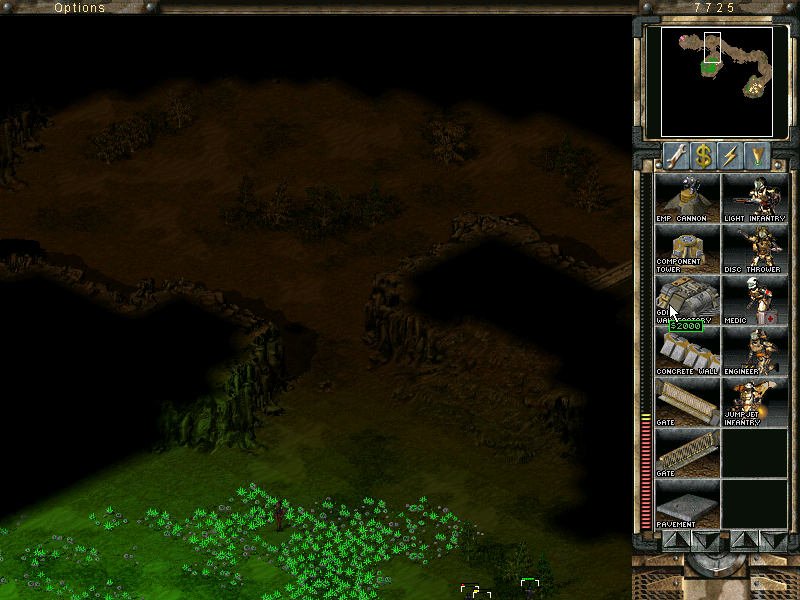
Task: Click the radar minimap
Action: pos(716,81)
